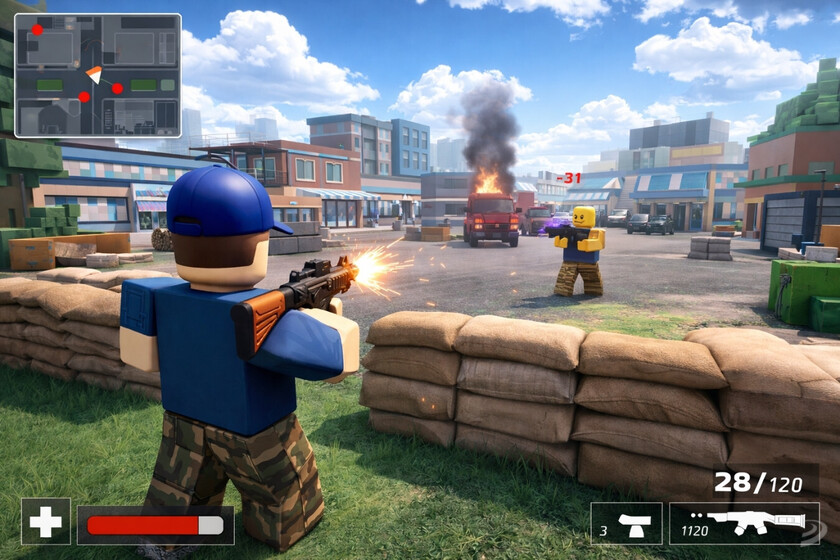Open the minimap in the corner
The width and height of the screenshot is (840, 560).
click(98, 75)
